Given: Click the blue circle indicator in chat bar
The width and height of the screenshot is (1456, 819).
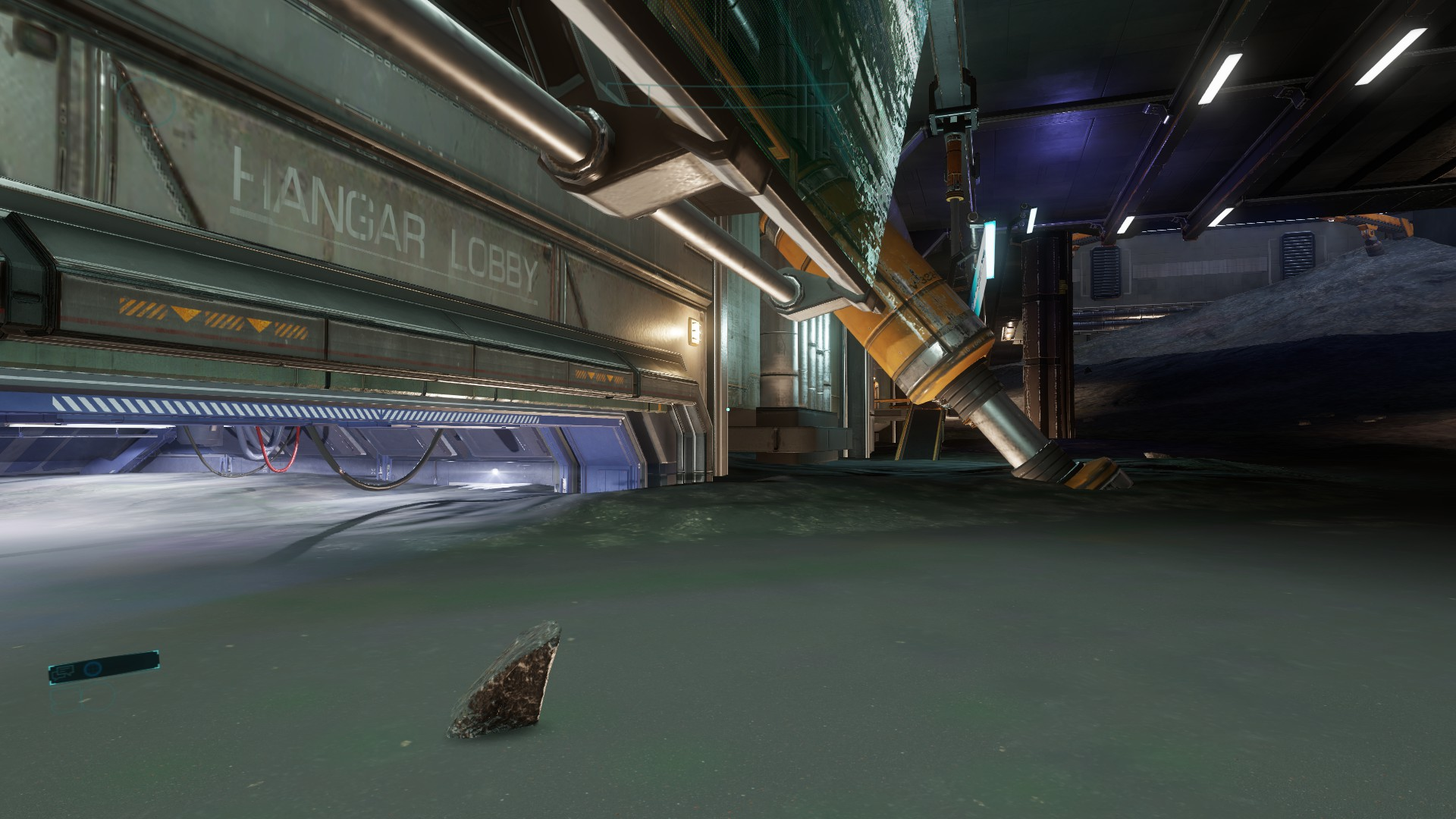Looking at the screenshot, I should (93, 668).
